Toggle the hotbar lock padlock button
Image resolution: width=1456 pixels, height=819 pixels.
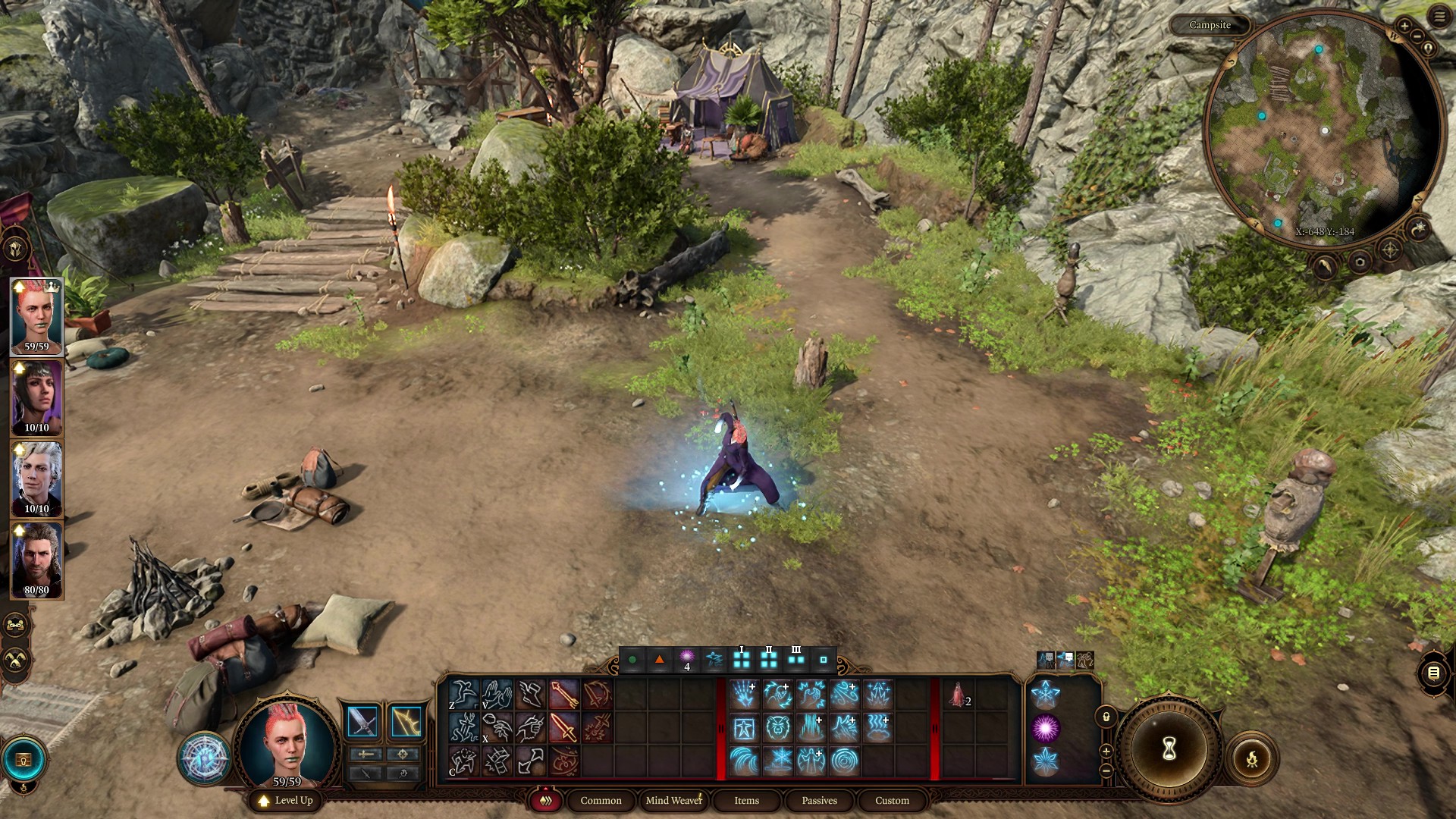(x=1106, y=717)
